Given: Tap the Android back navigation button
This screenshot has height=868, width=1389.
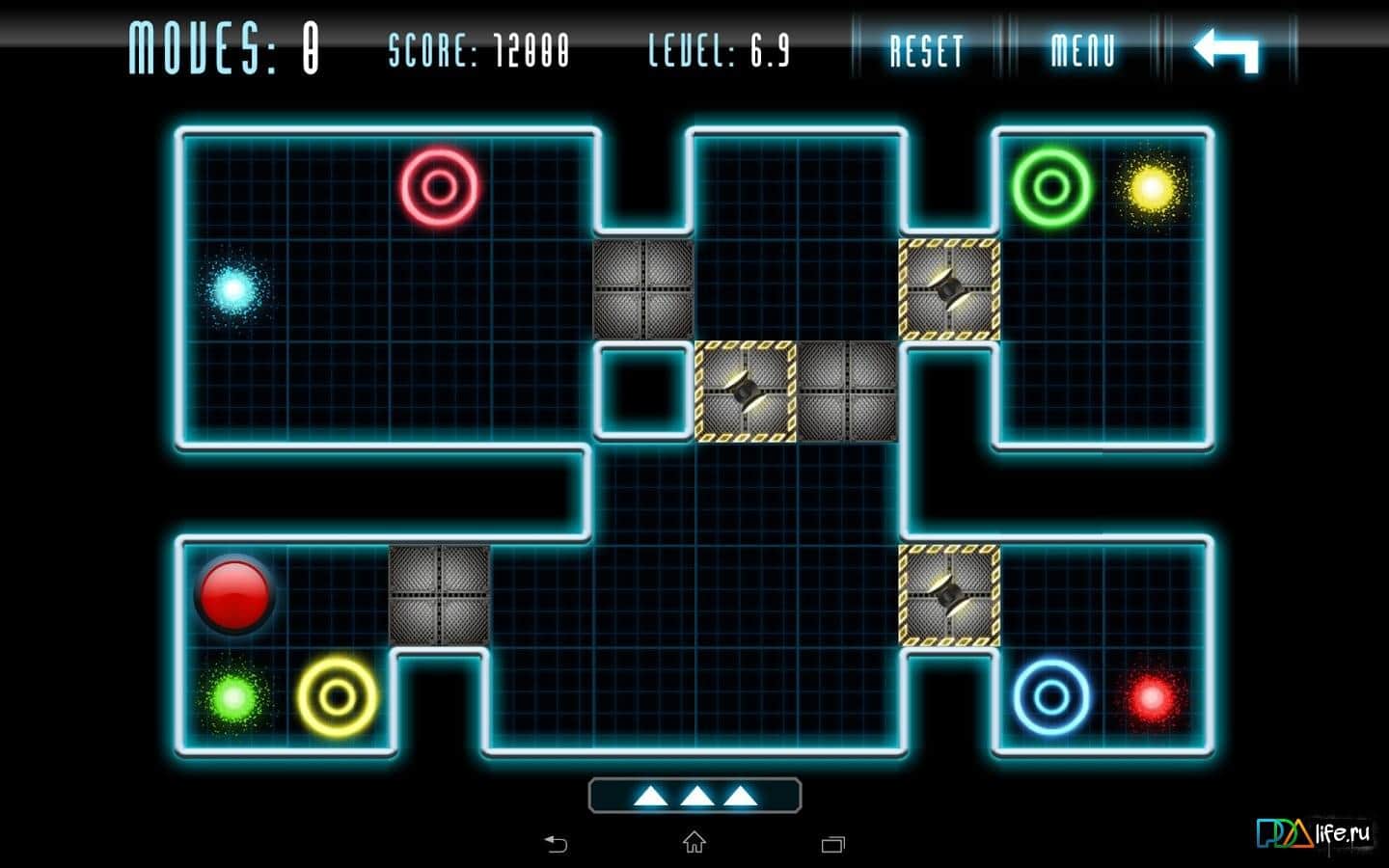Looking at the screenshot, I should [557, 845].
